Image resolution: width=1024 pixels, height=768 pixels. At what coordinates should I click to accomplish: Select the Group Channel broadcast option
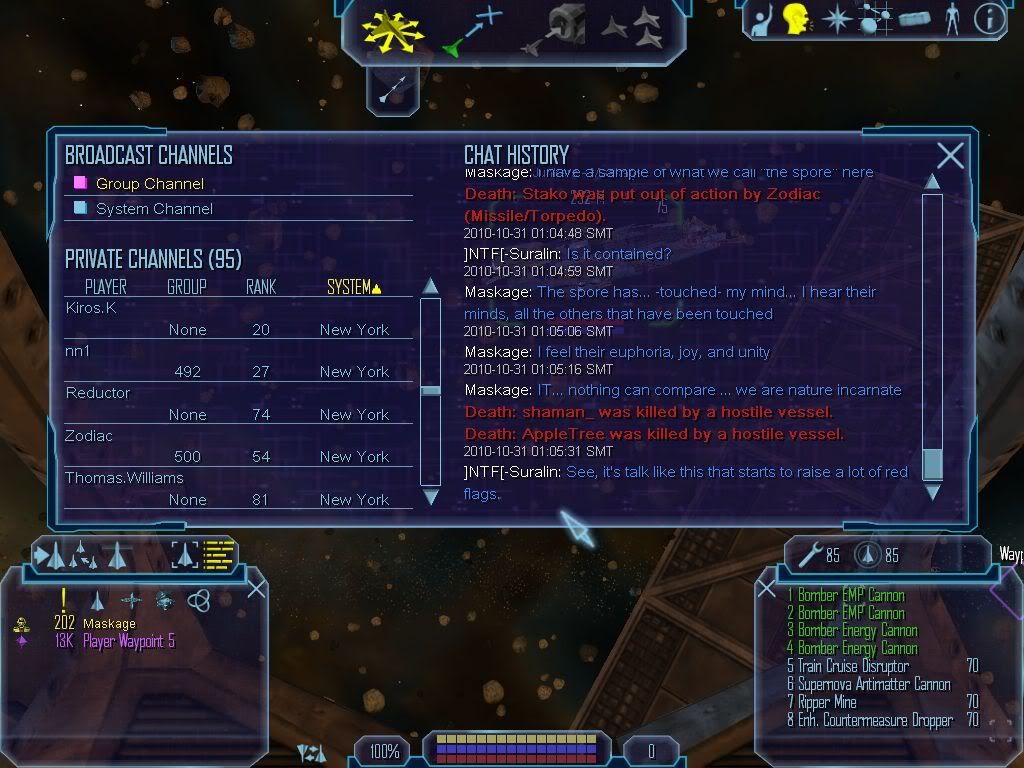[x=149, y=183]
